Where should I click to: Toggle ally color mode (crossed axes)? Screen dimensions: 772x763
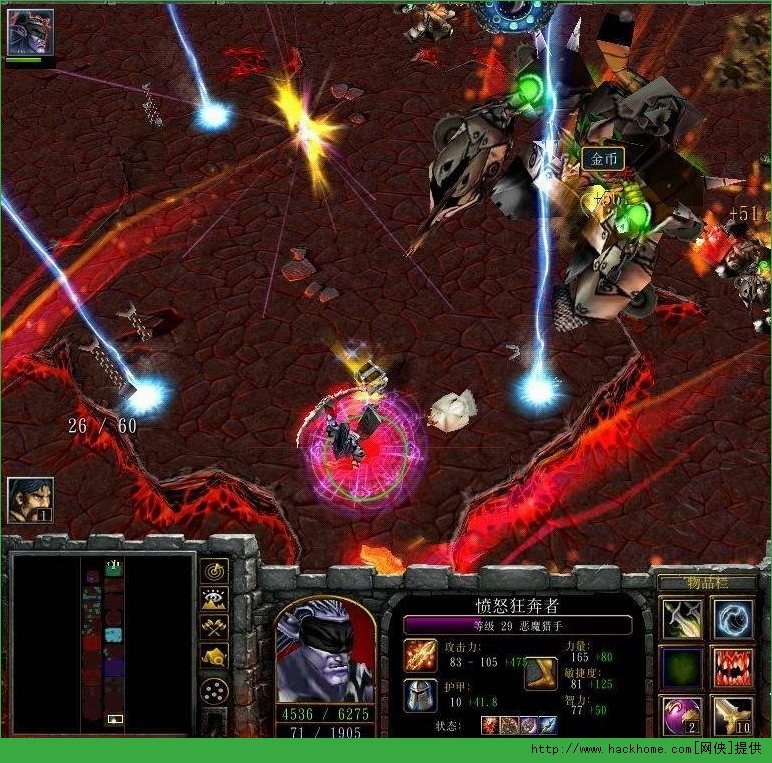[214, 627]
